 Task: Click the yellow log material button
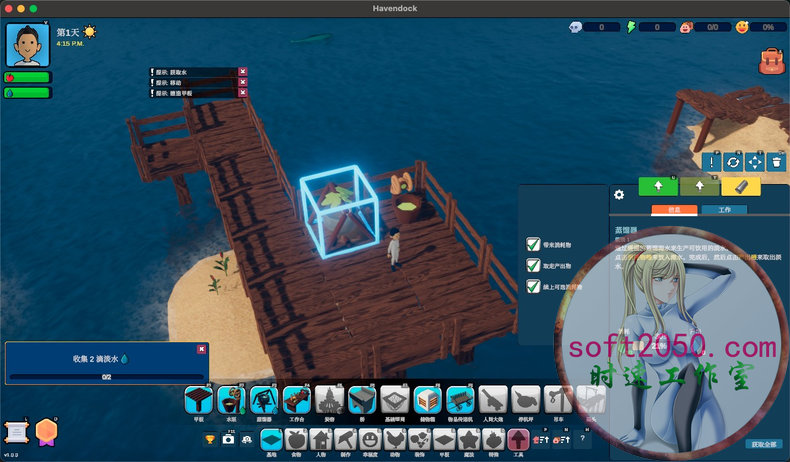point(741,186)
